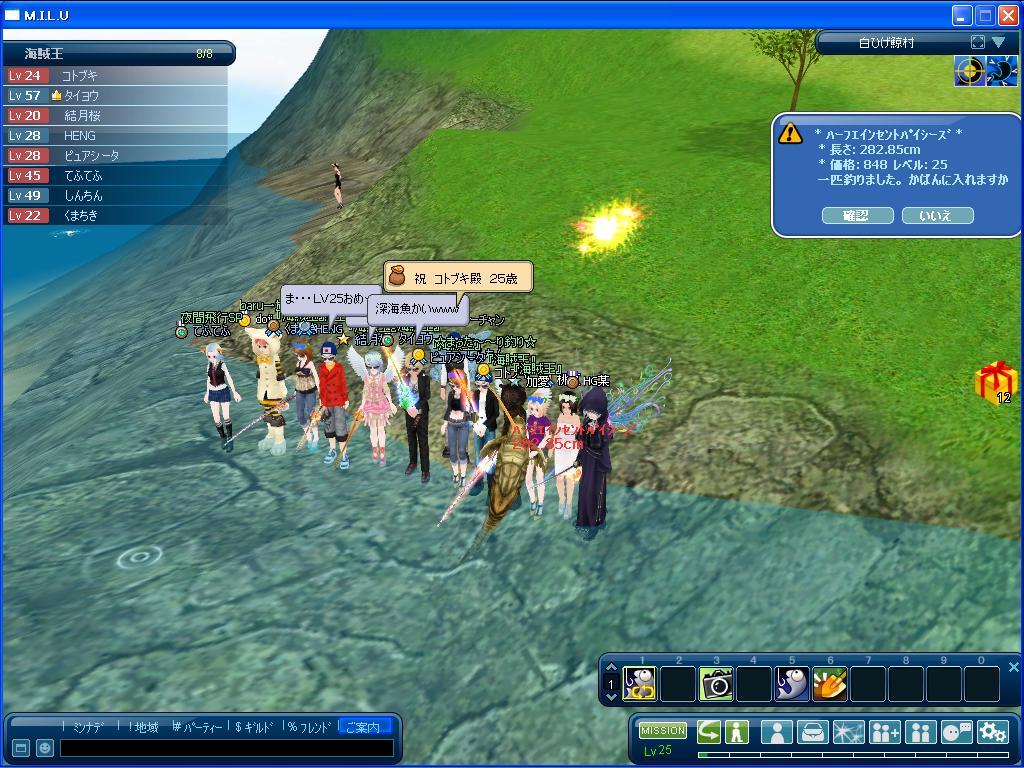Use the shovel dig skill slot
The image size is (1024, 768).
(830, 684)
